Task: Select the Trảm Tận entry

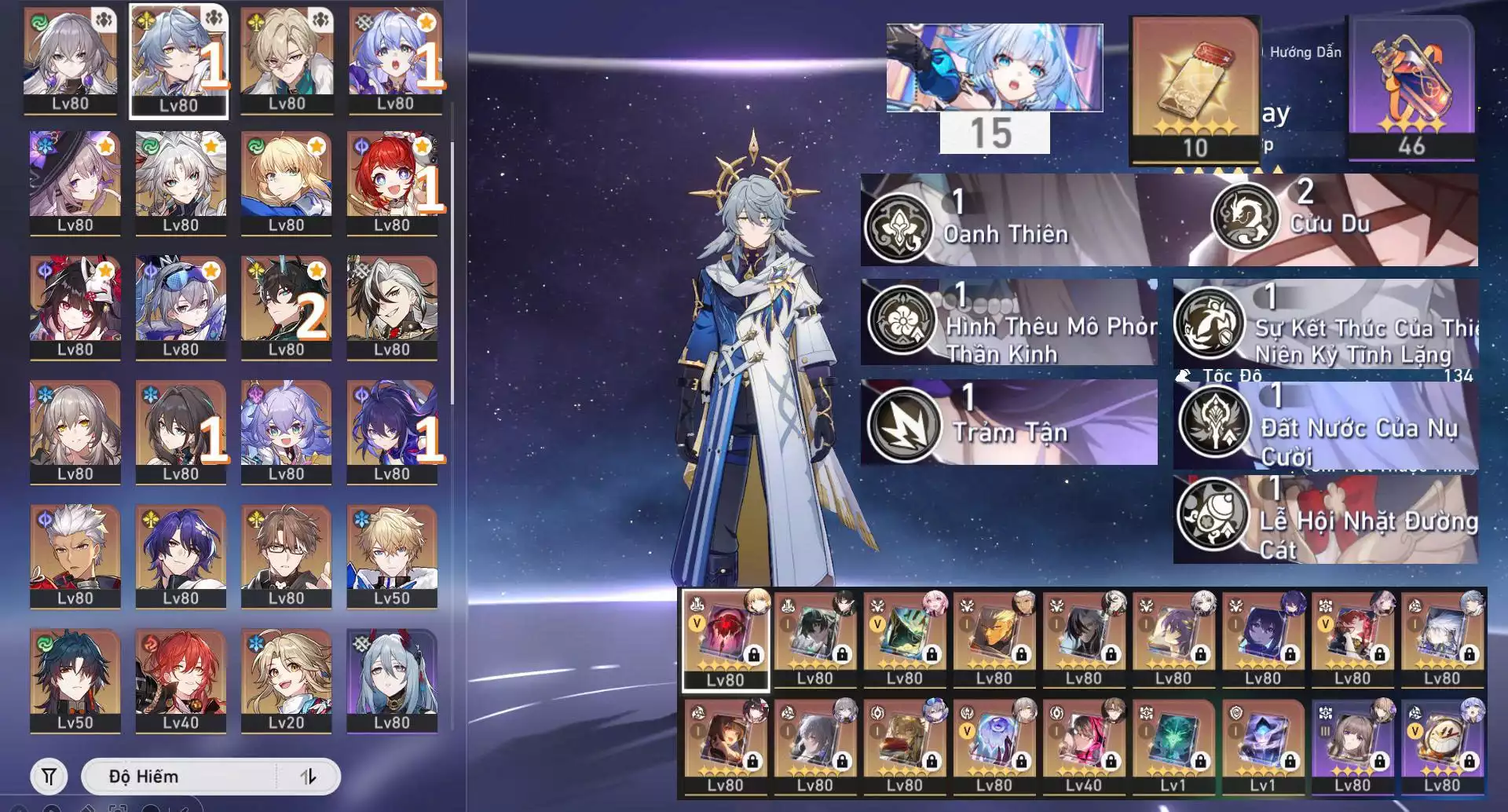Action: [x=1009, y=423]
